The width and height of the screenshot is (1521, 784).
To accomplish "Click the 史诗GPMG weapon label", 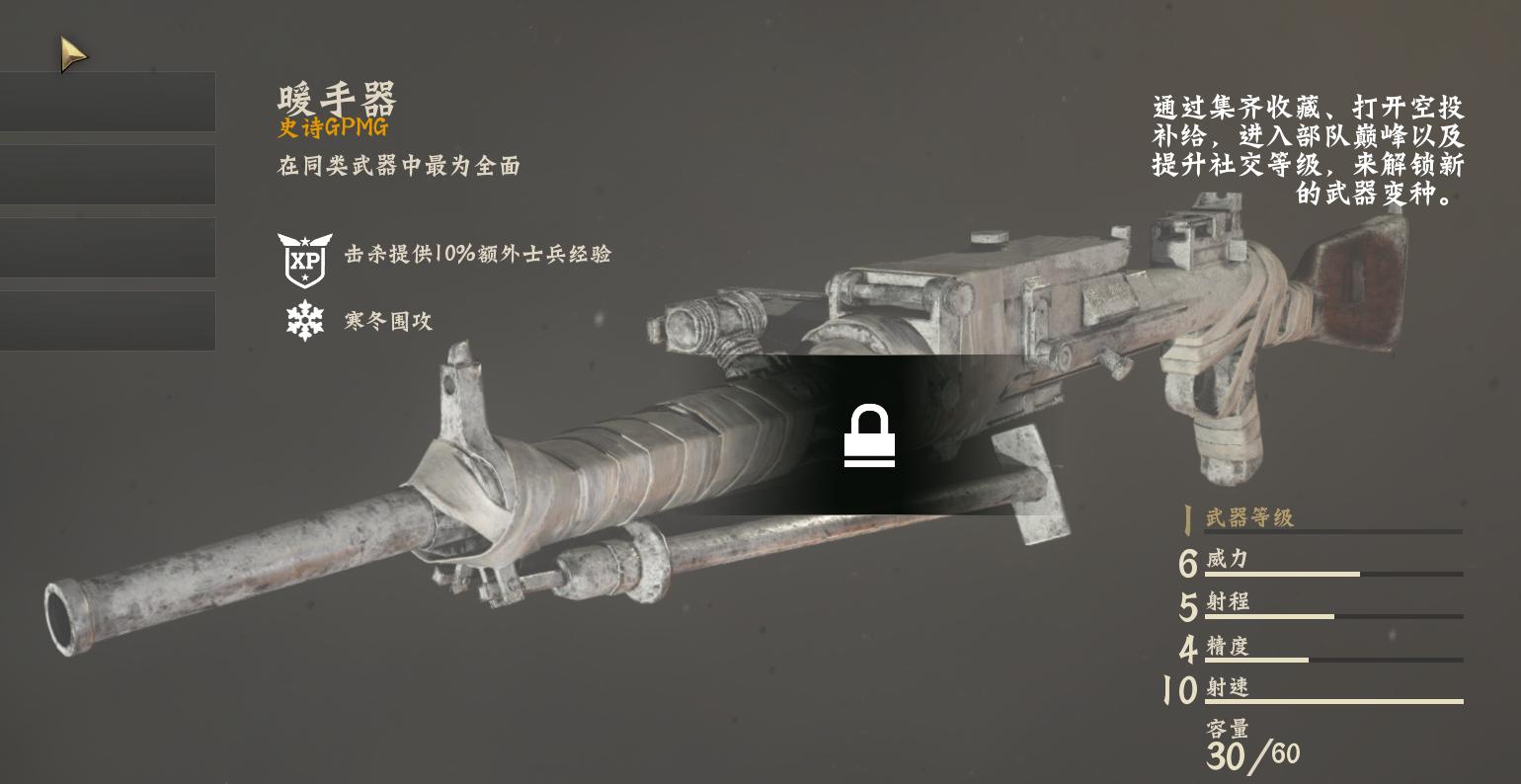I will coord(335,127).
